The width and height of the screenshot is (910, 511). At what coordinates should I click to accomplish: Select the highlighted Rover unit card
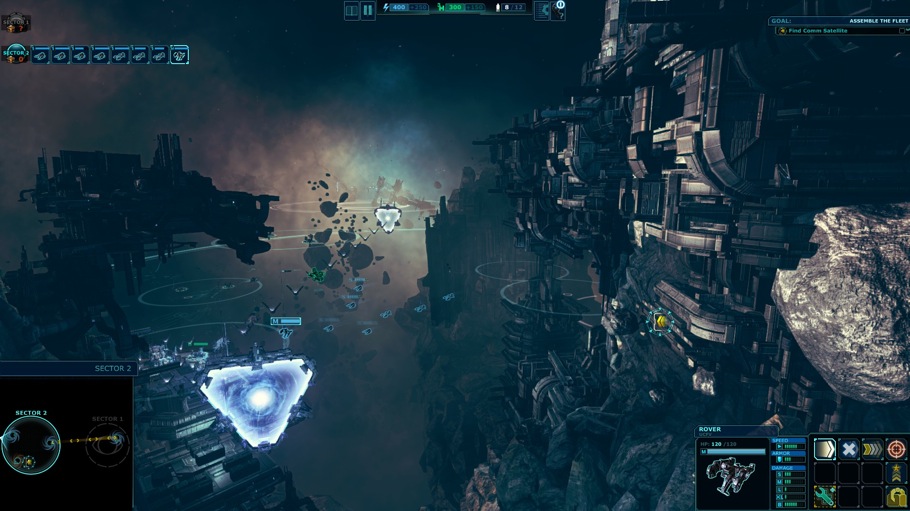tap(180, 55)
